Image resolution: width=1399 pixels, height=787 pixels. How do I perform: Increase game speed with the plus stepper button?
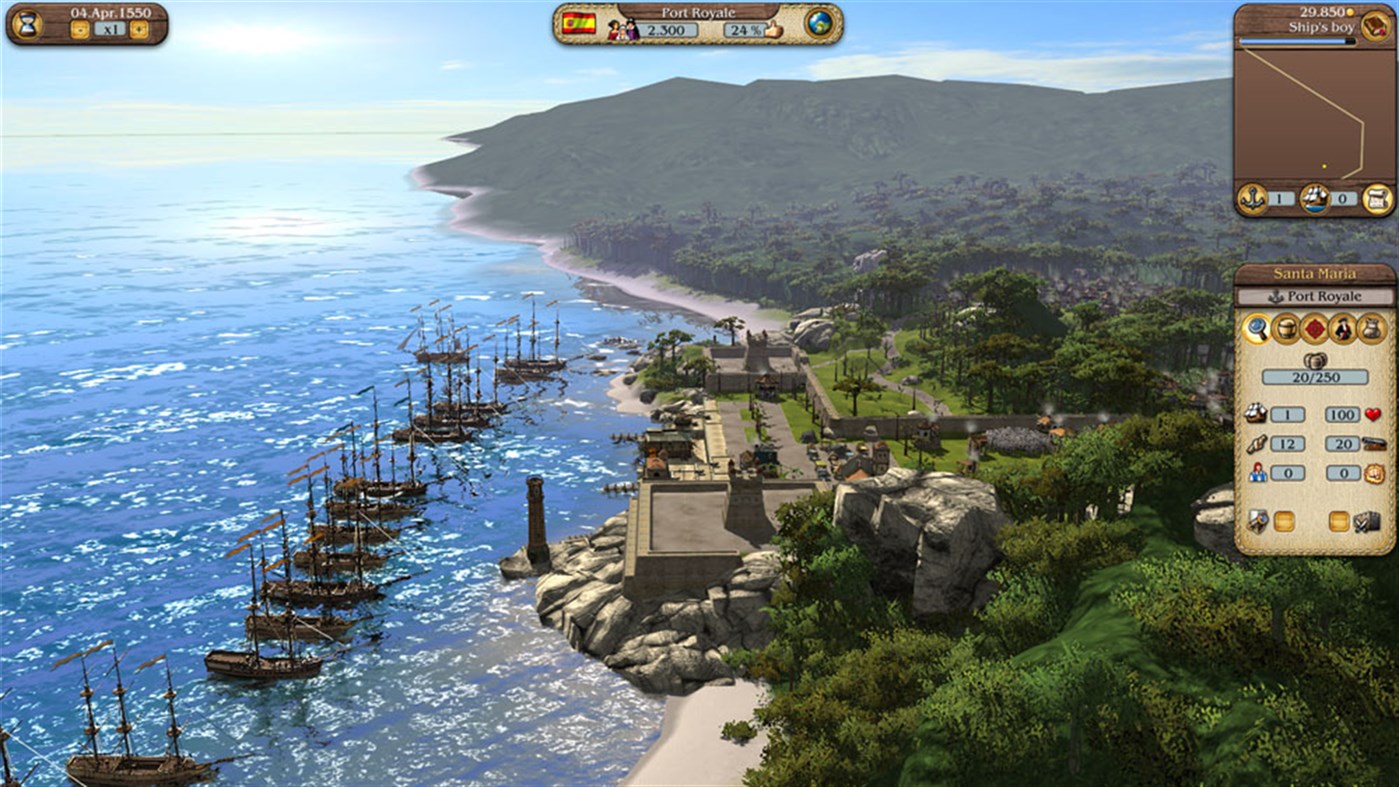pos(138,29)
